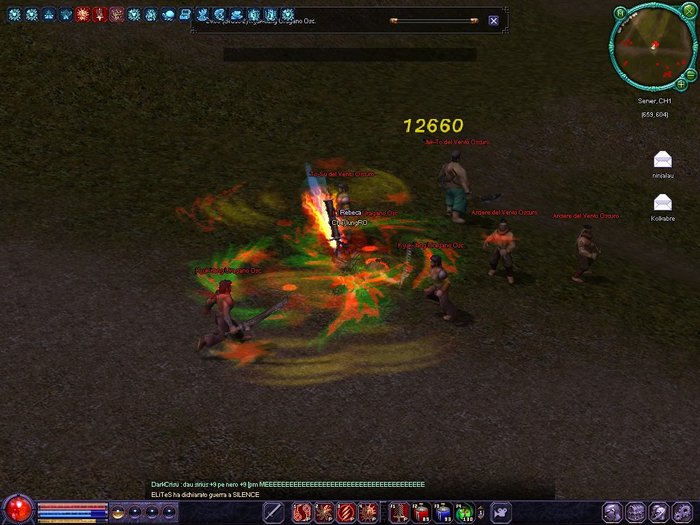Use the red potion with count 89

click(420, 513)
